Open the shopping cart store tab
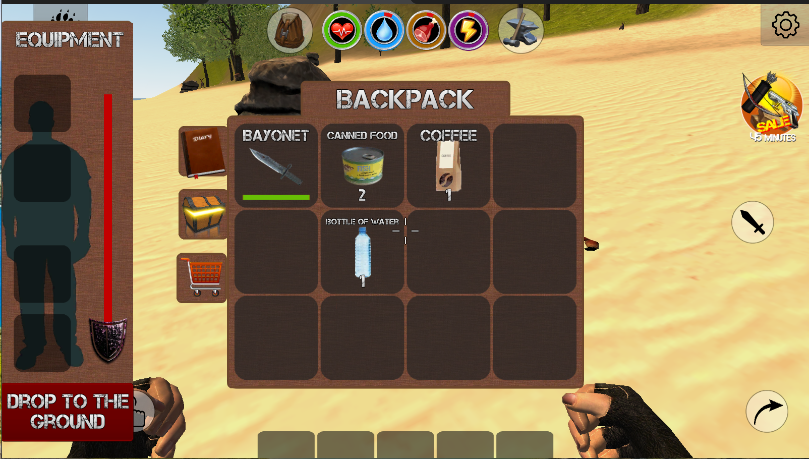 coord(202,277)
